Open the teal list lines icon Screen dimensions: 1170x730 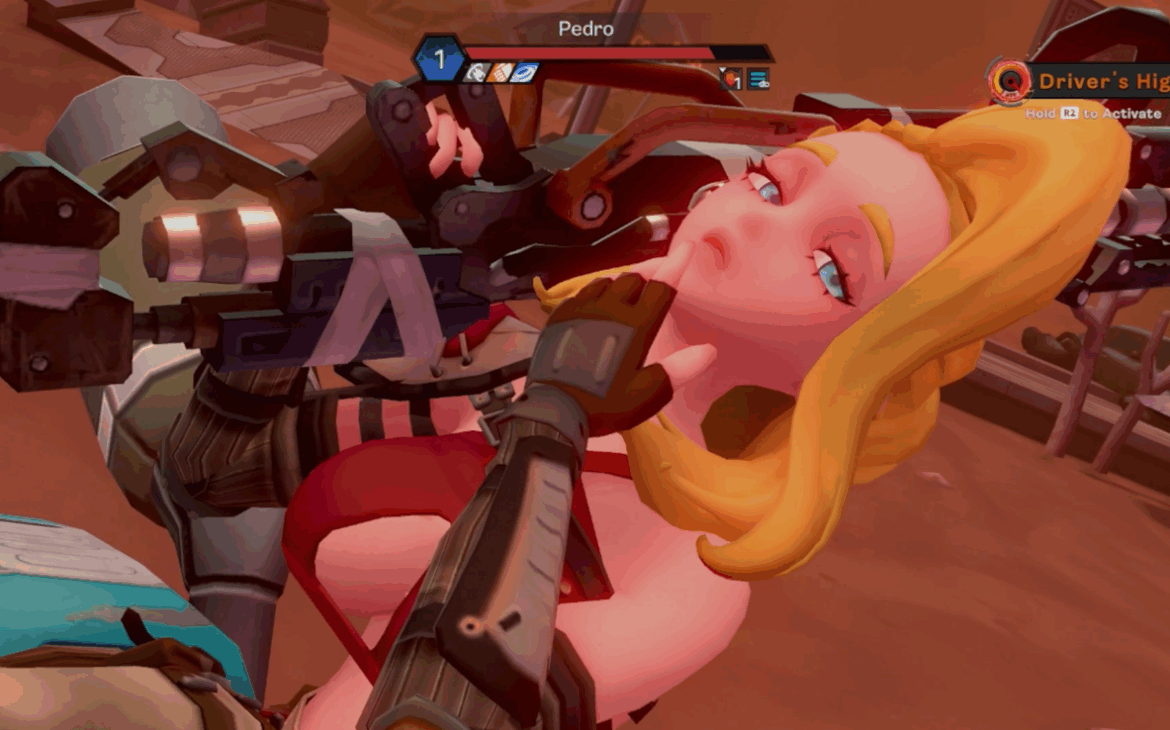point(759,79)
